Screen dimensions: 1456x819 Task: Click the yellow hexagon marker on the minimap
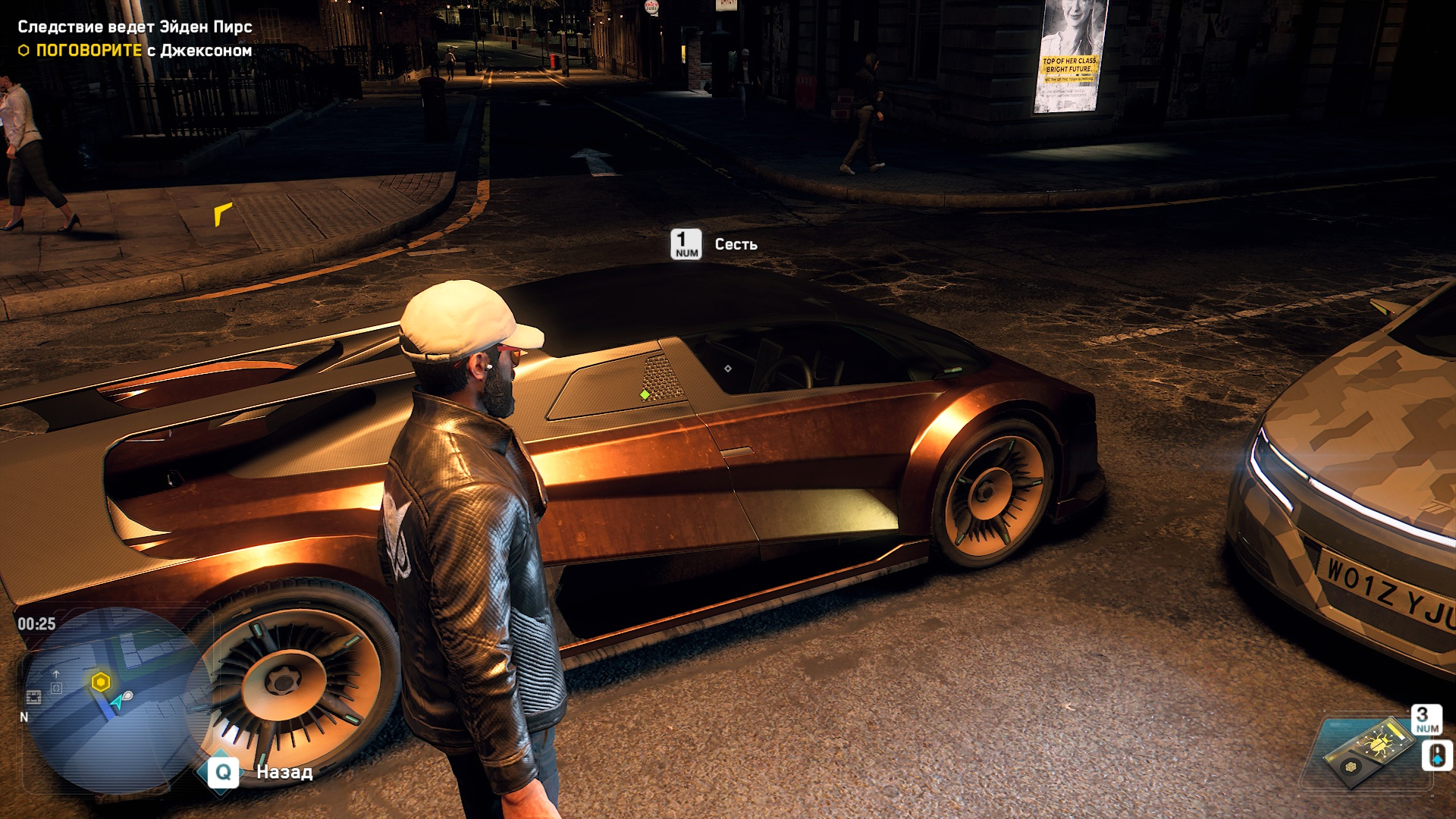(101, 682)
